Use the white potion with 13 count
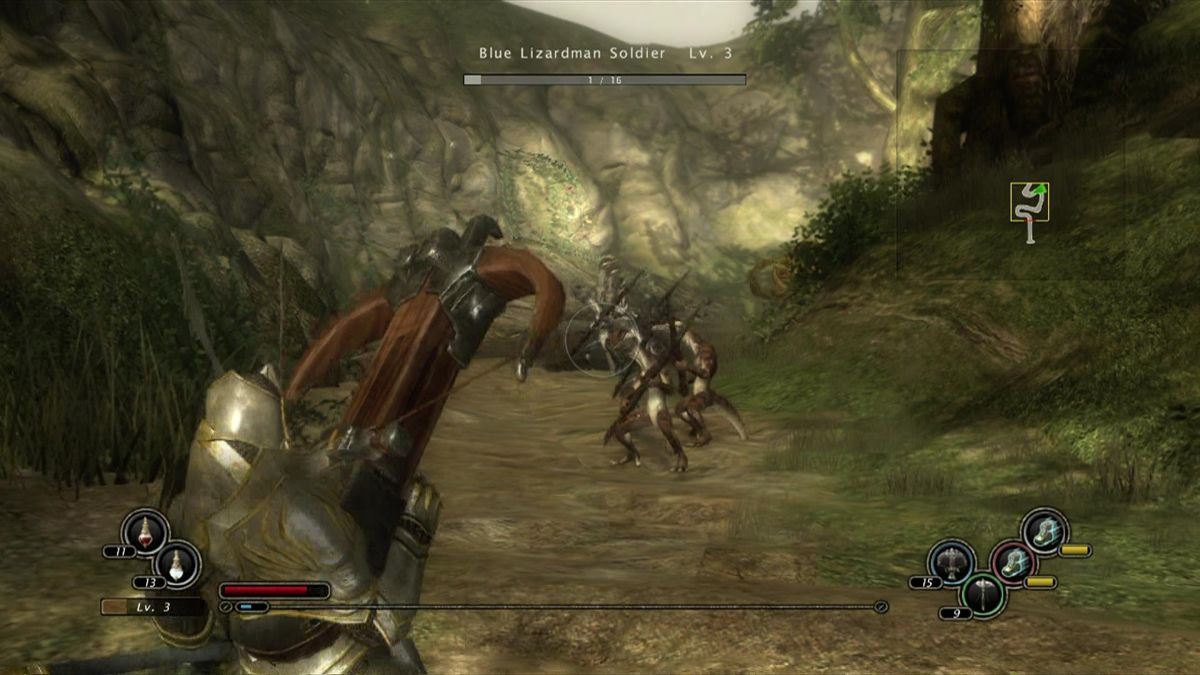The width and height of the screenshot is (1200, 675). pyautogui.click(x=178, y=562)
